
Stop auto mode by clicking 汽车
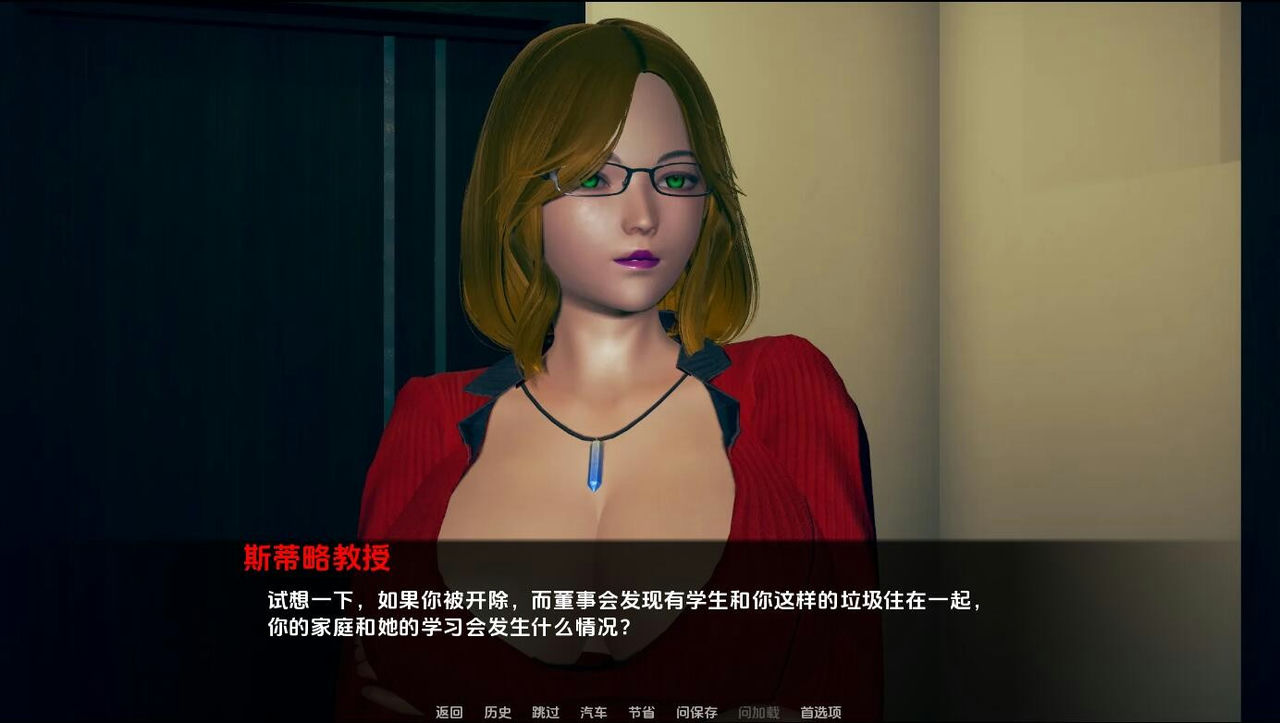point(593,712)
